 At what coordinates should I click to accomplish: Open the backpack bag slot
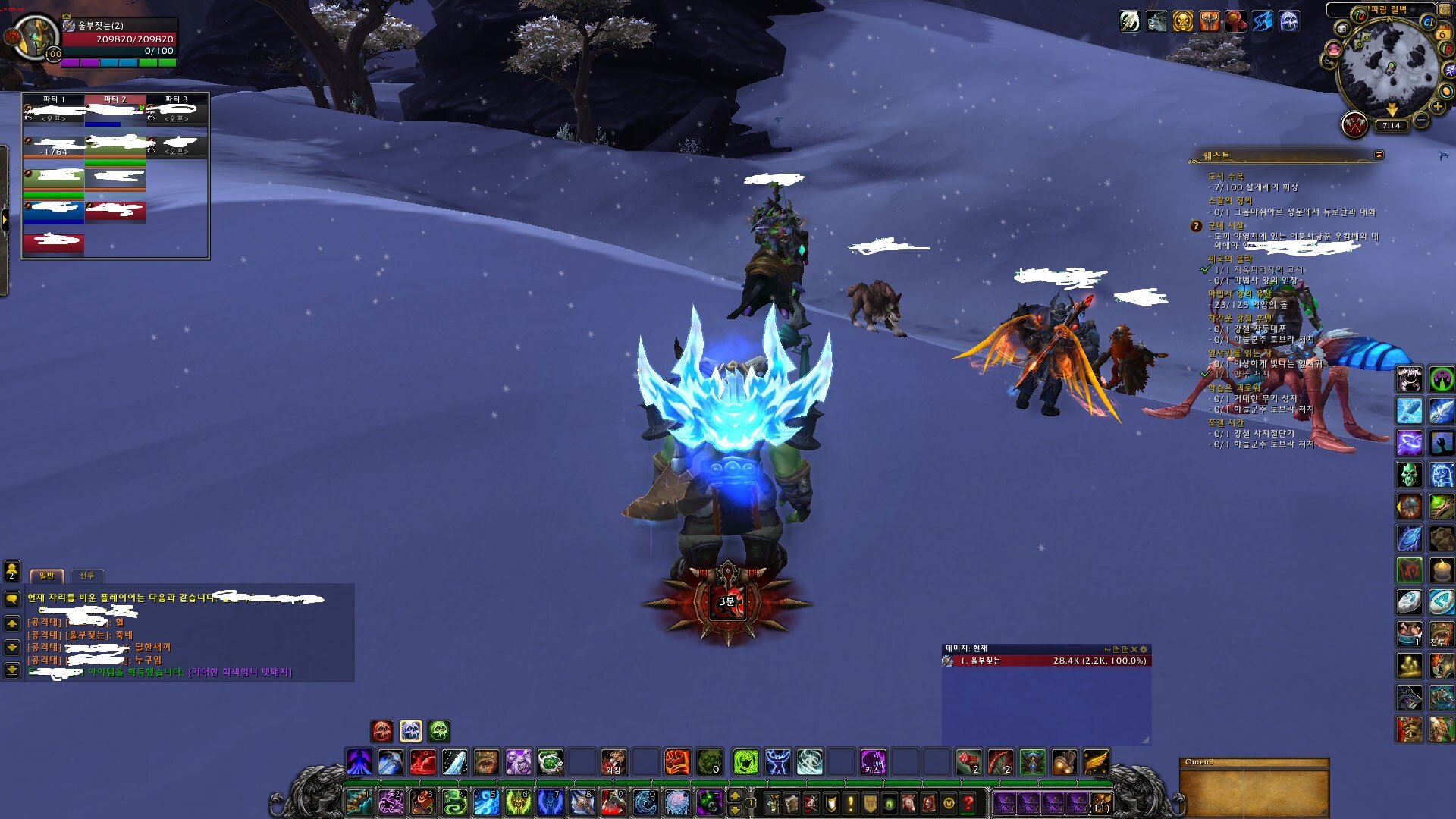[x=1100, y=802]
